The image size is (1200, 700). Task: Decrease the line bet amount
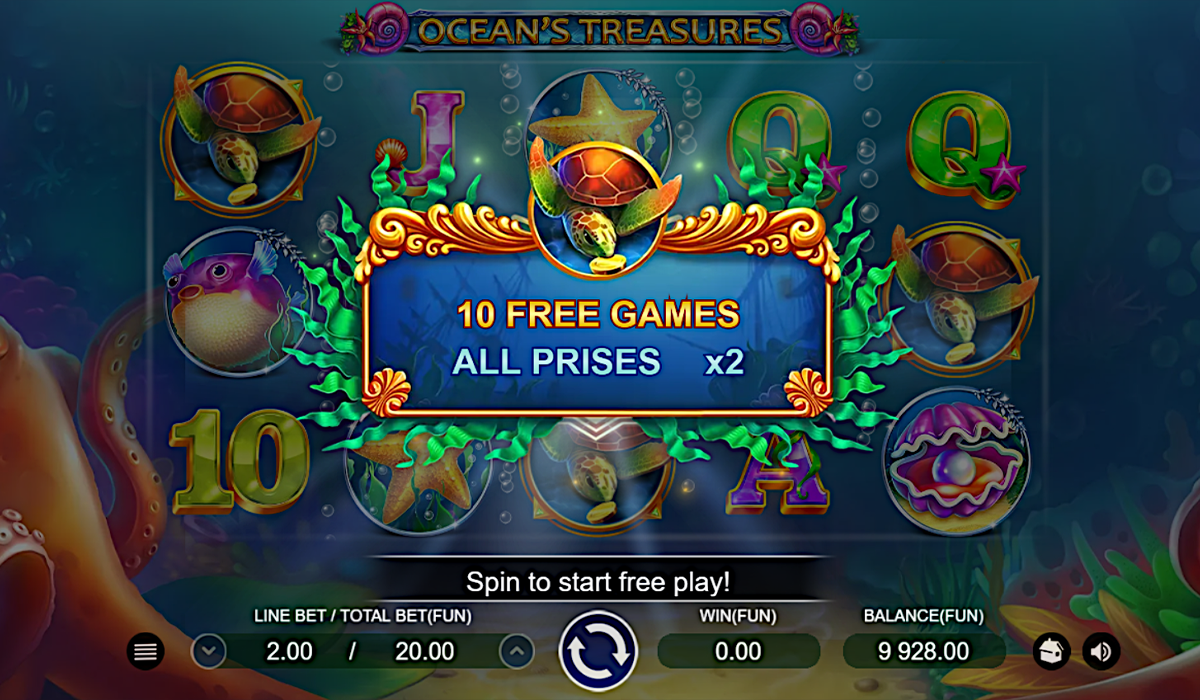pos(208,653)
